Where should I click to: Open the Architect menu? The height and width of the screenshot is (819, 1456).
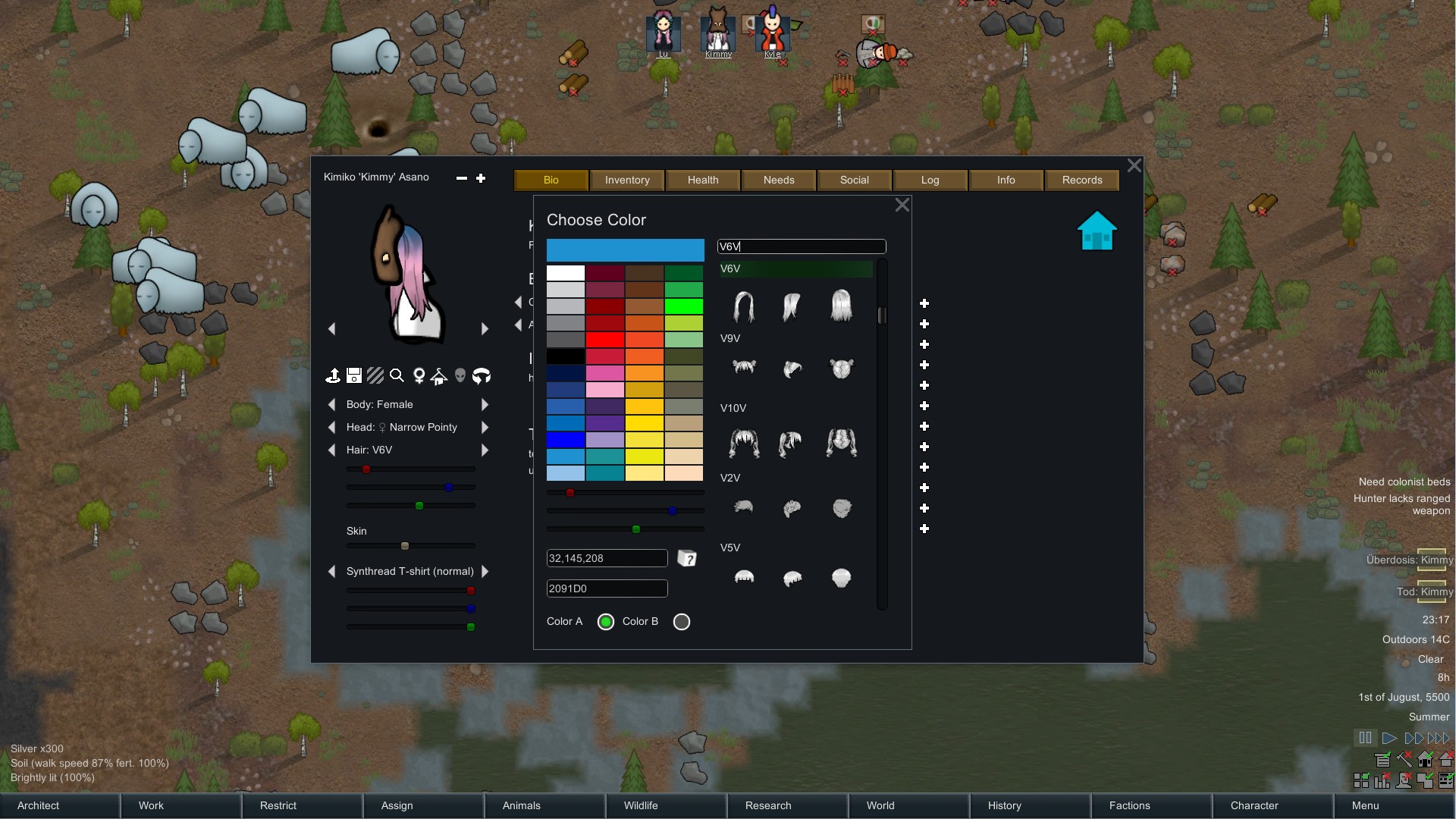(x=38, y=805)
